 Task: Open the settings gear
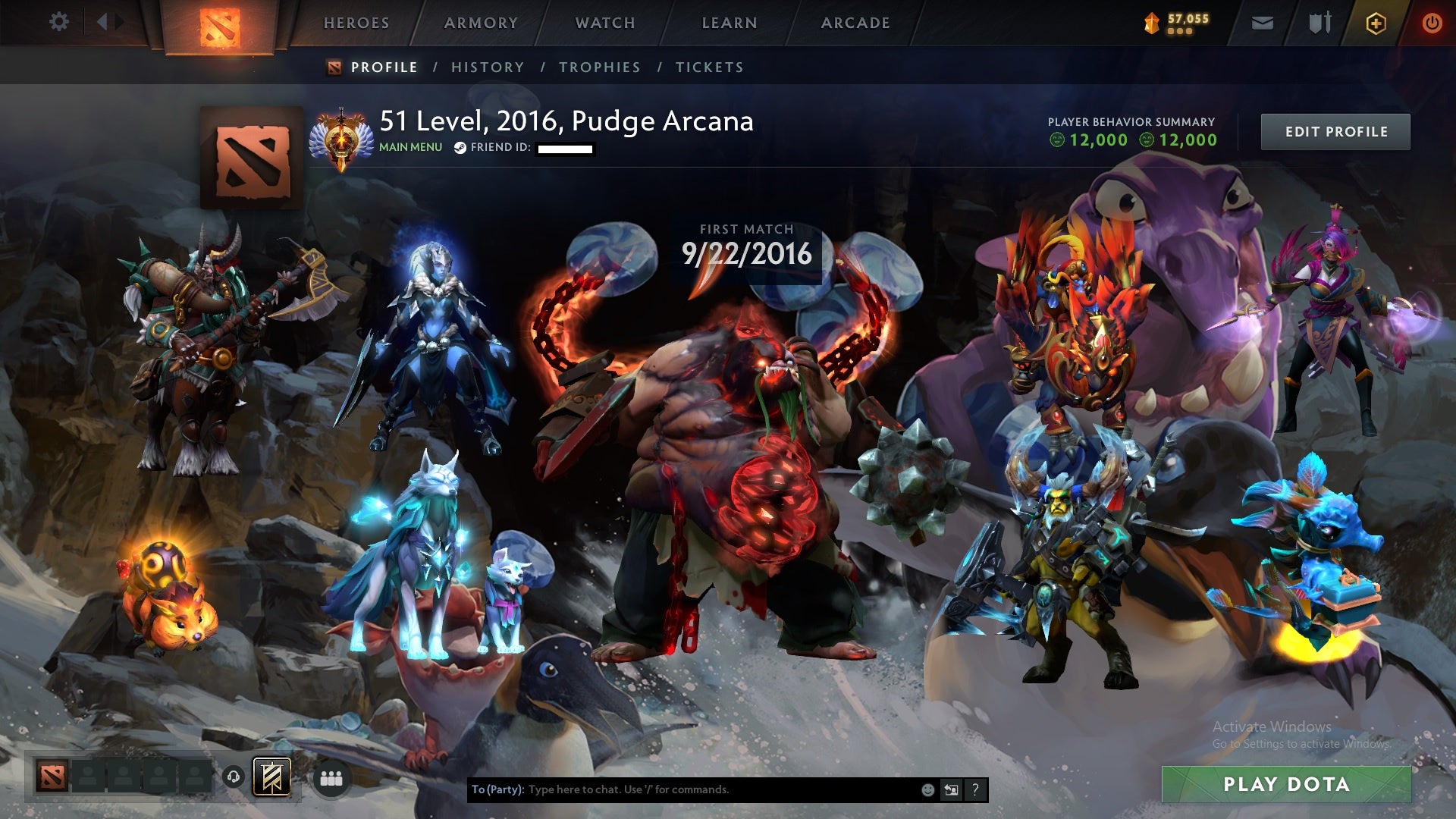tap(58, 22)
